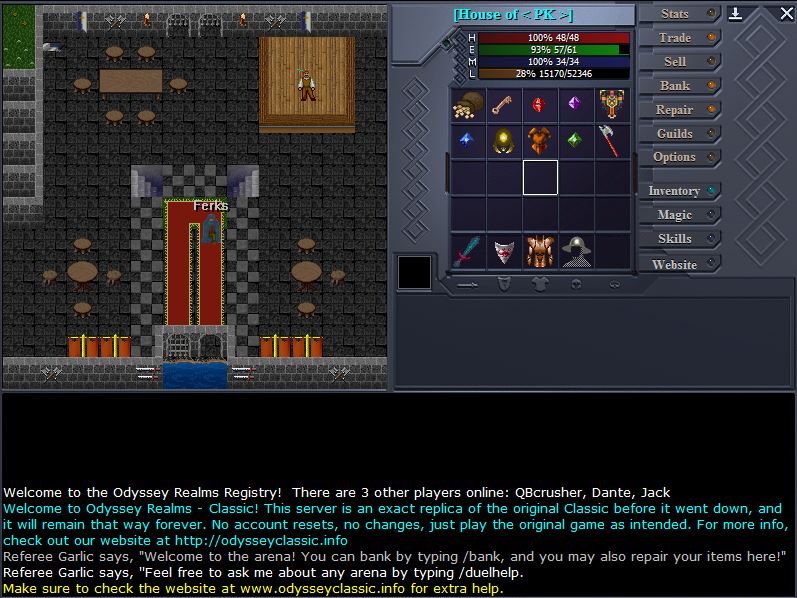This screenshot has width=797, height=598.
Task: Open the Website link button
Action: coord(678,265)
